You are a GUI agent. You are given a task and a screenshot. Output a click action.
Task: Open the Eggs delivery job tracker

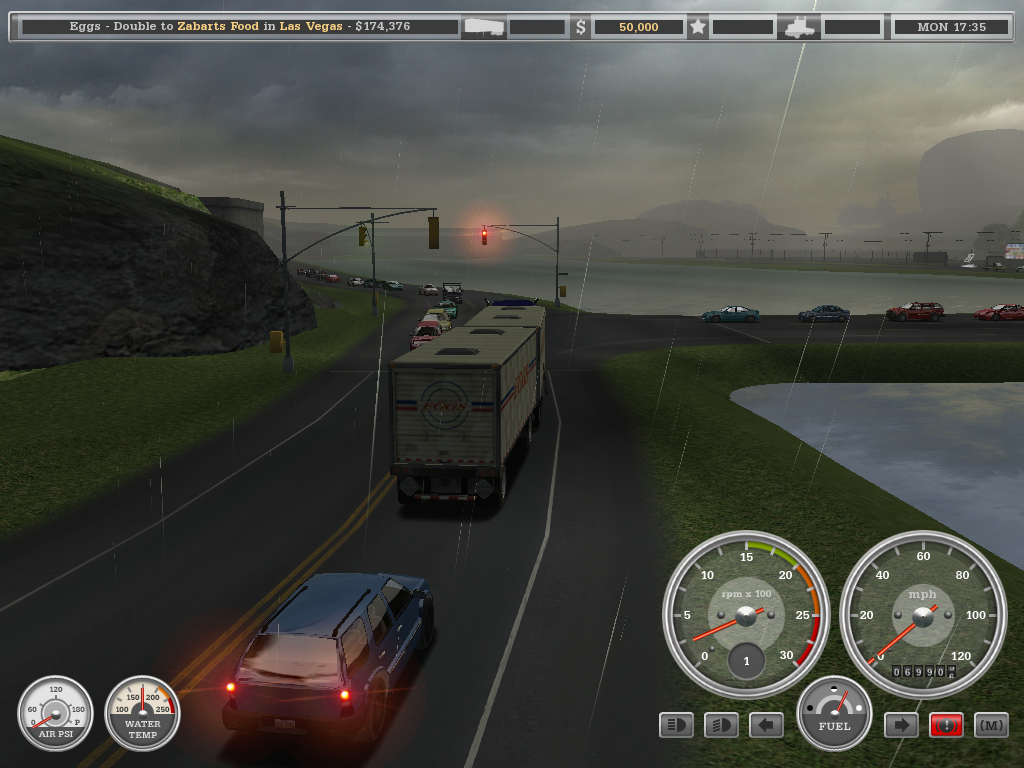[x=240, y=27]
